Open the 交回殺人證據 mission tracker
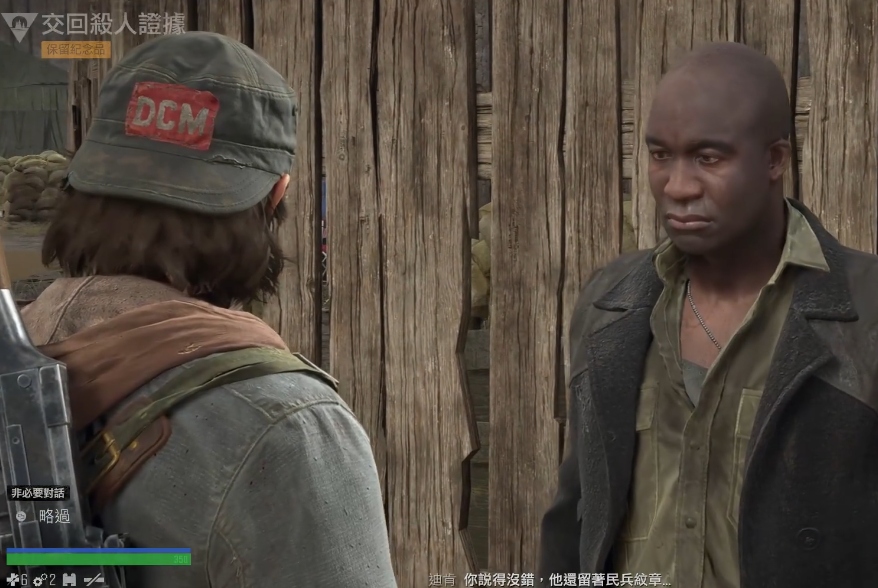Screen dimensions: 878x588 (113, 24)
